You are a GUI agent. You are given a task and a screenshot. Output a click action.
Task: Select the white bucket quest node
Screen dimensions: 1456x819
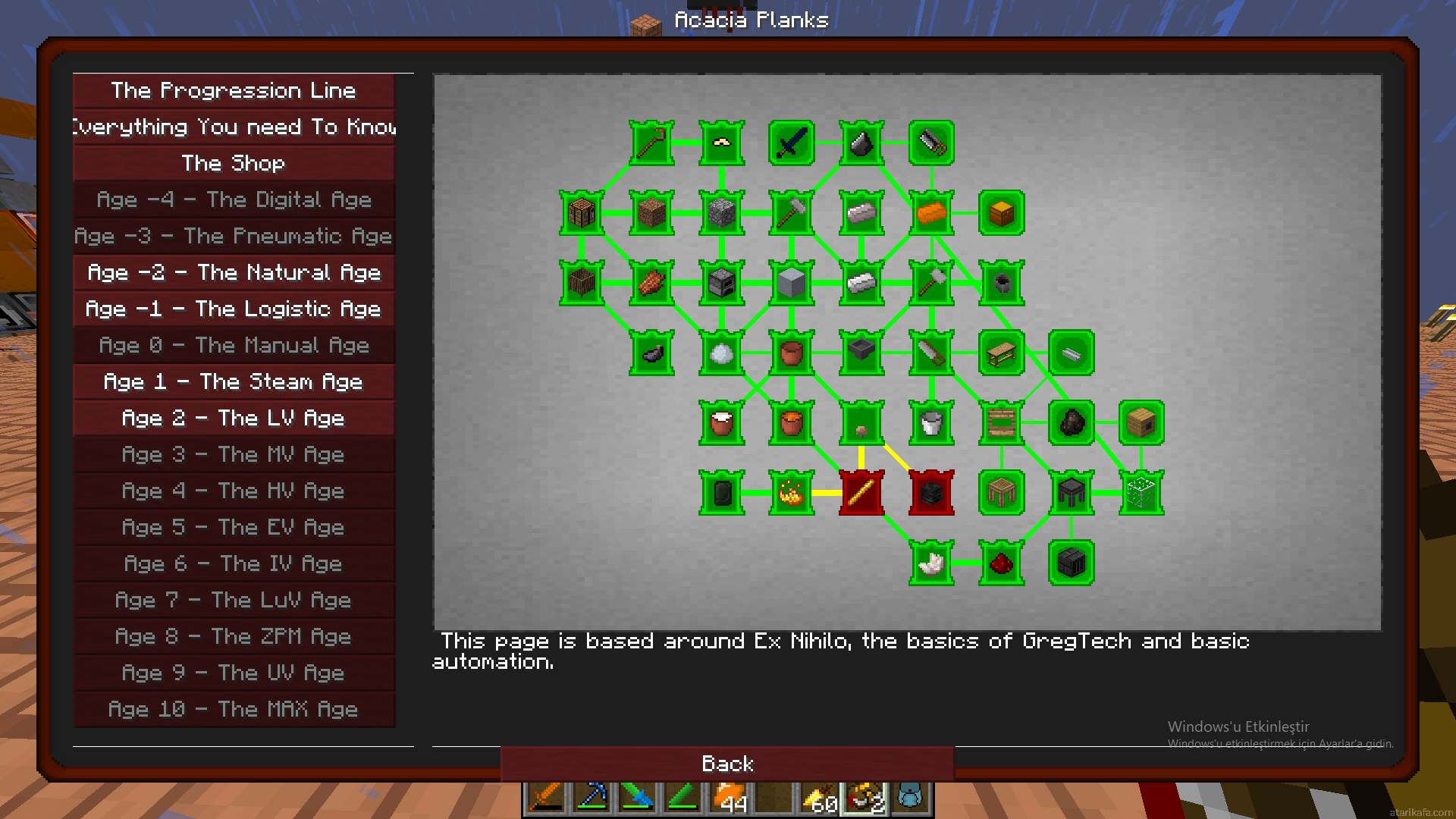931,423
